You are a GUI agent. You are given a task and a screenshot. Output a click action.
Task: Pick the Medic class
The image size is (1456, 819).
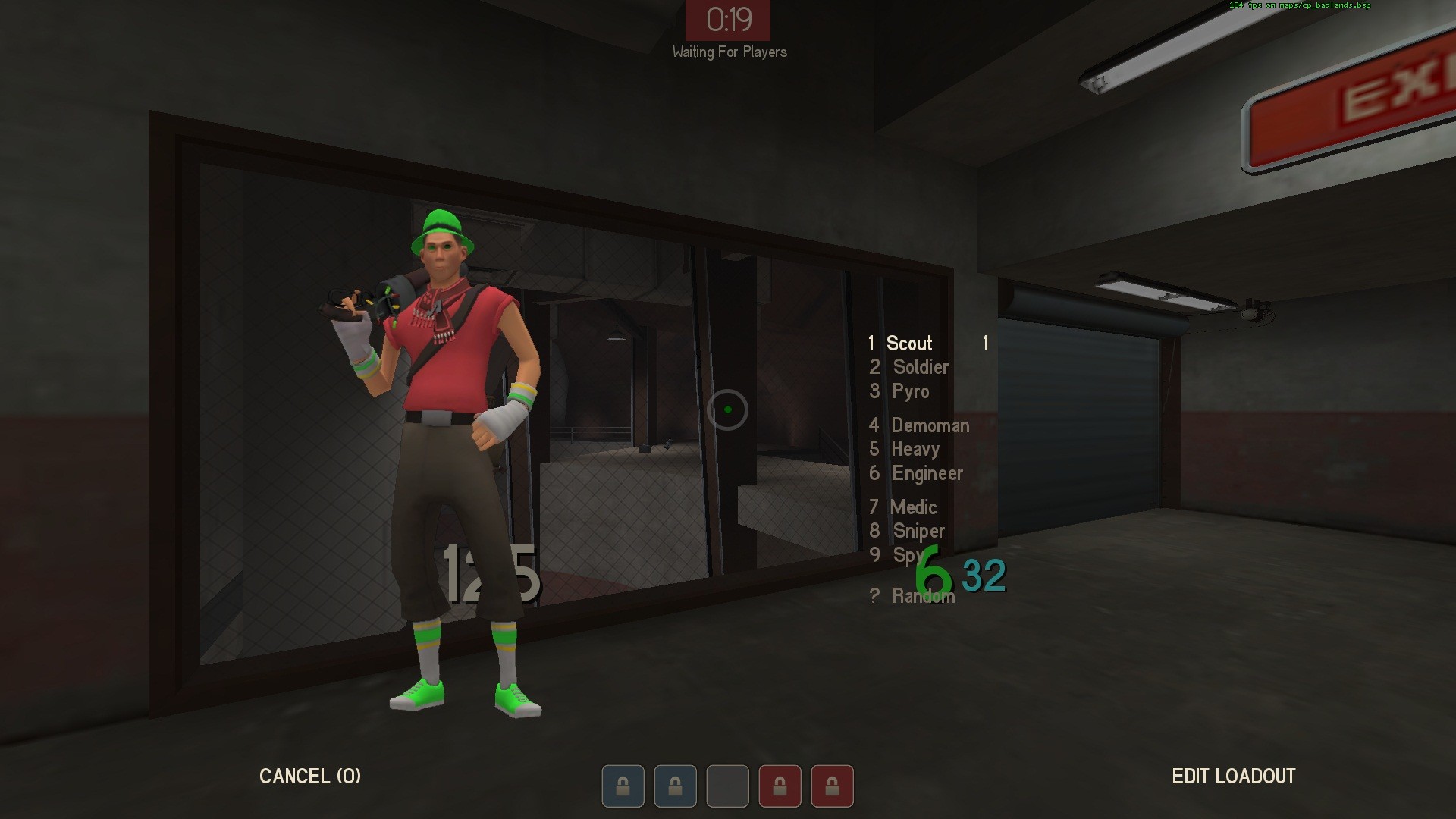coord(913,508)
